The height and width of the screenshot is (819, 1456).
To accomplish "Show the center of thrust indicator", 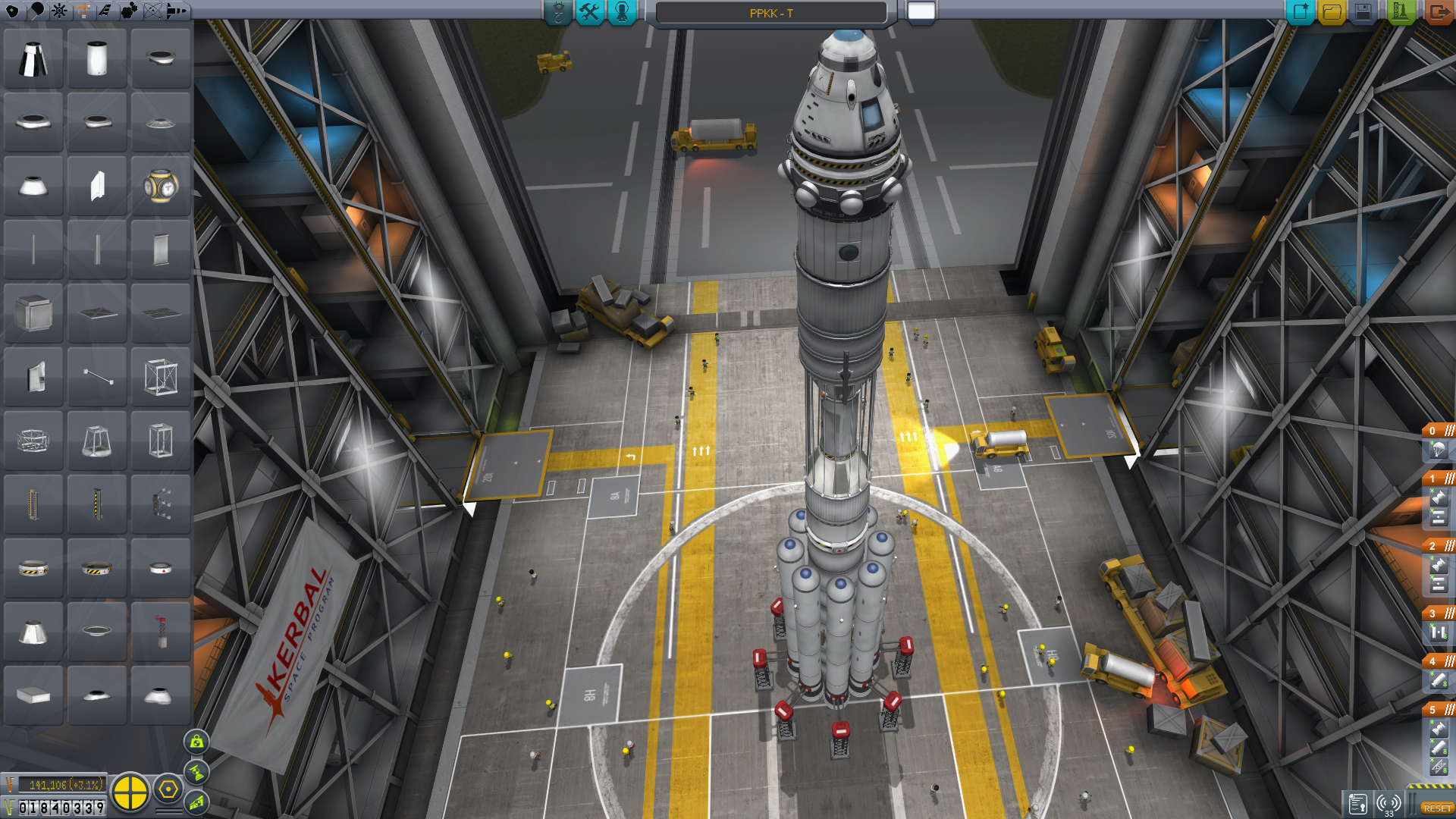I will pos(196,772).
